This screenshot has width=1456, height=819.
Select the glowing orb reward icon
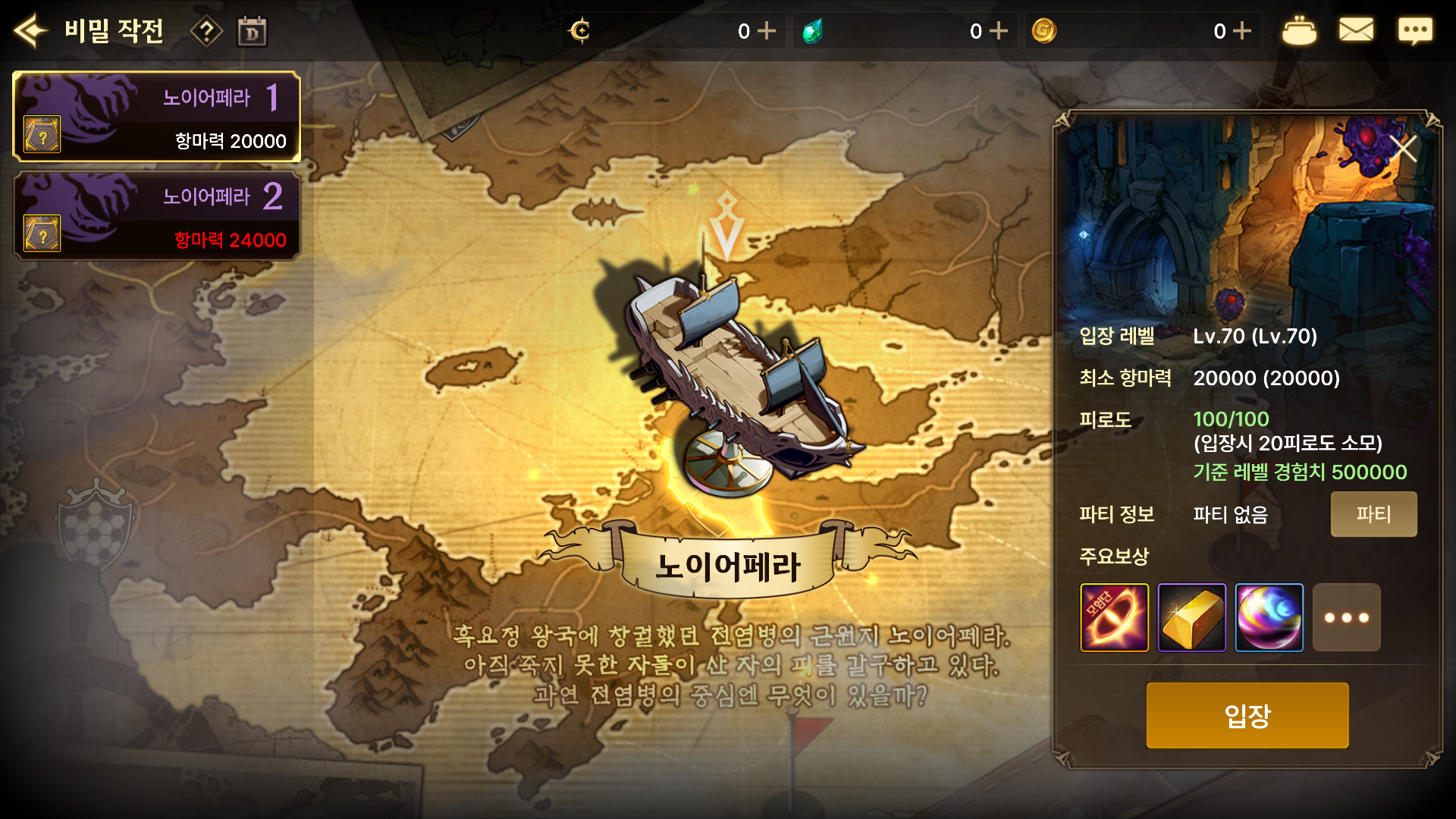point(1269,617)
